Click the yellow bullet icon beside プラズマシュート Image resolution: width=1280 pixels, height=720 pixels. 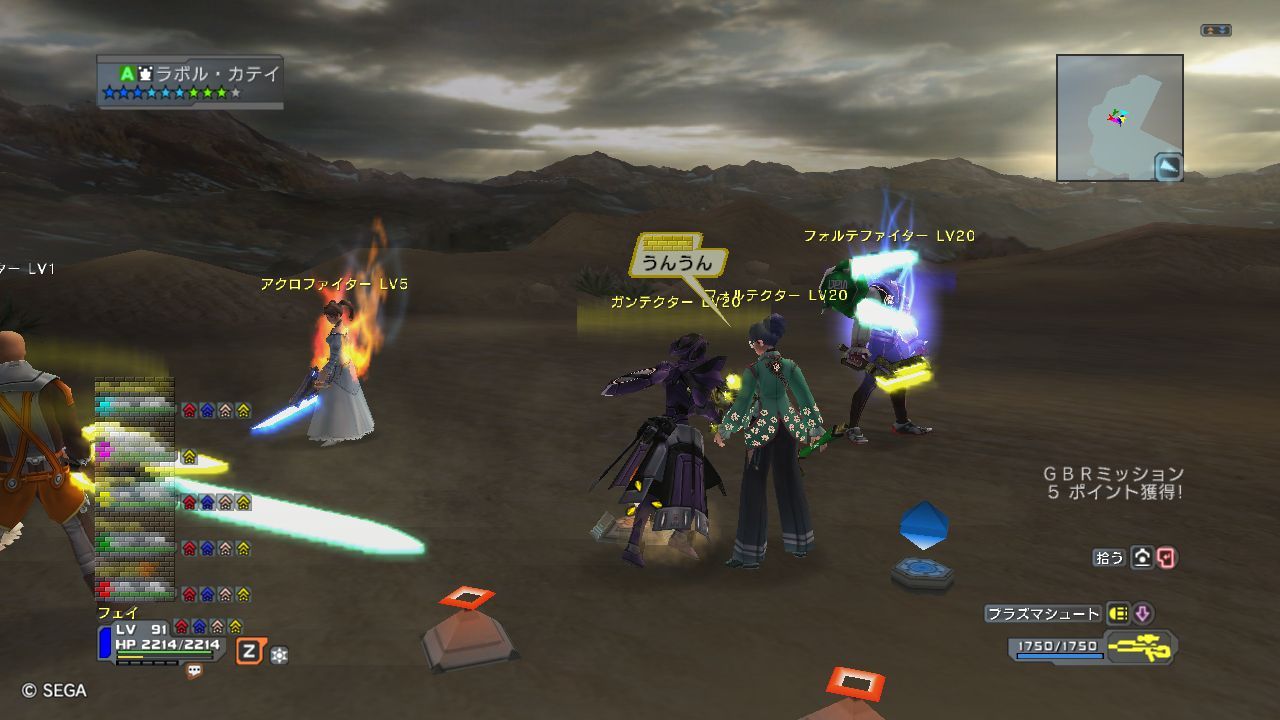tap(1117, 614)
